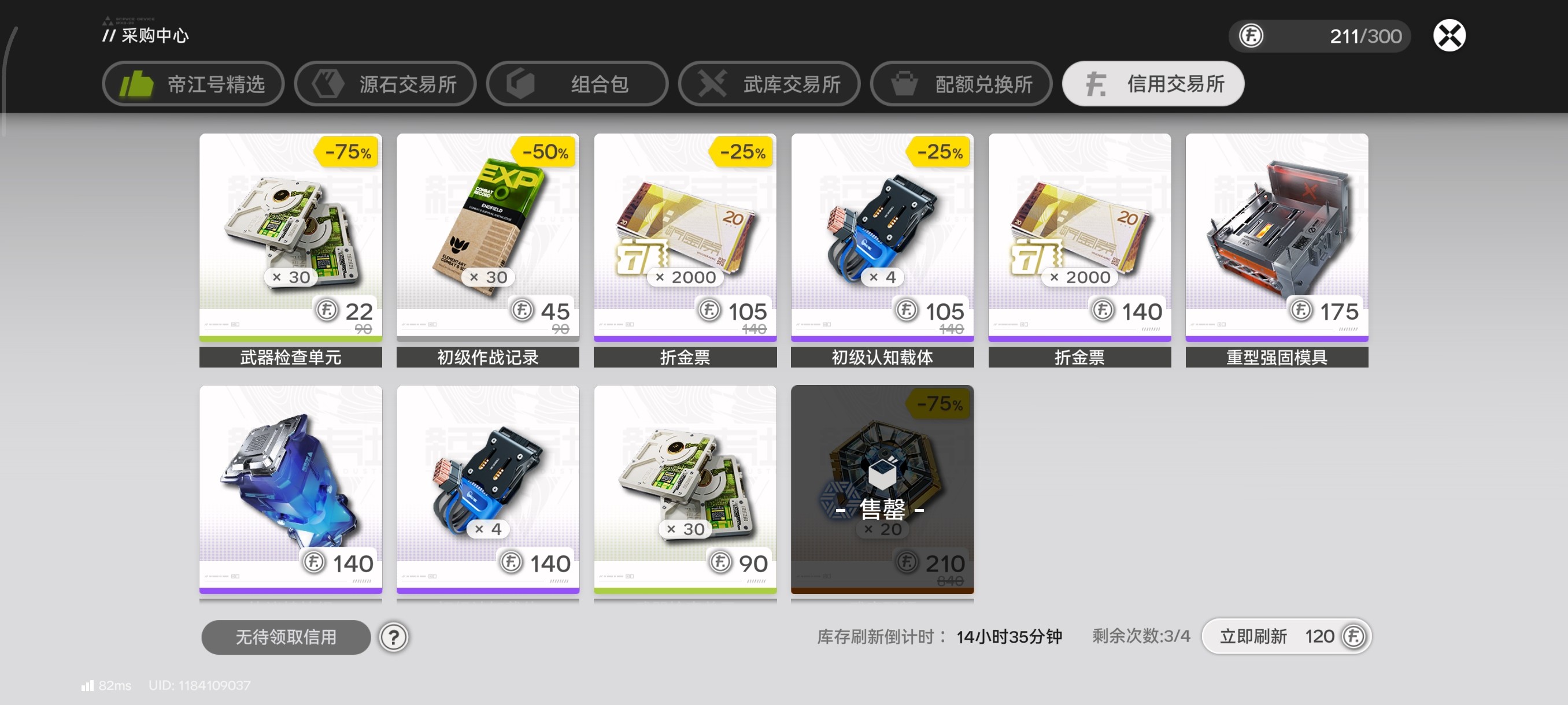Click the 信用交易所 credit currency icon

(1097, 84)
